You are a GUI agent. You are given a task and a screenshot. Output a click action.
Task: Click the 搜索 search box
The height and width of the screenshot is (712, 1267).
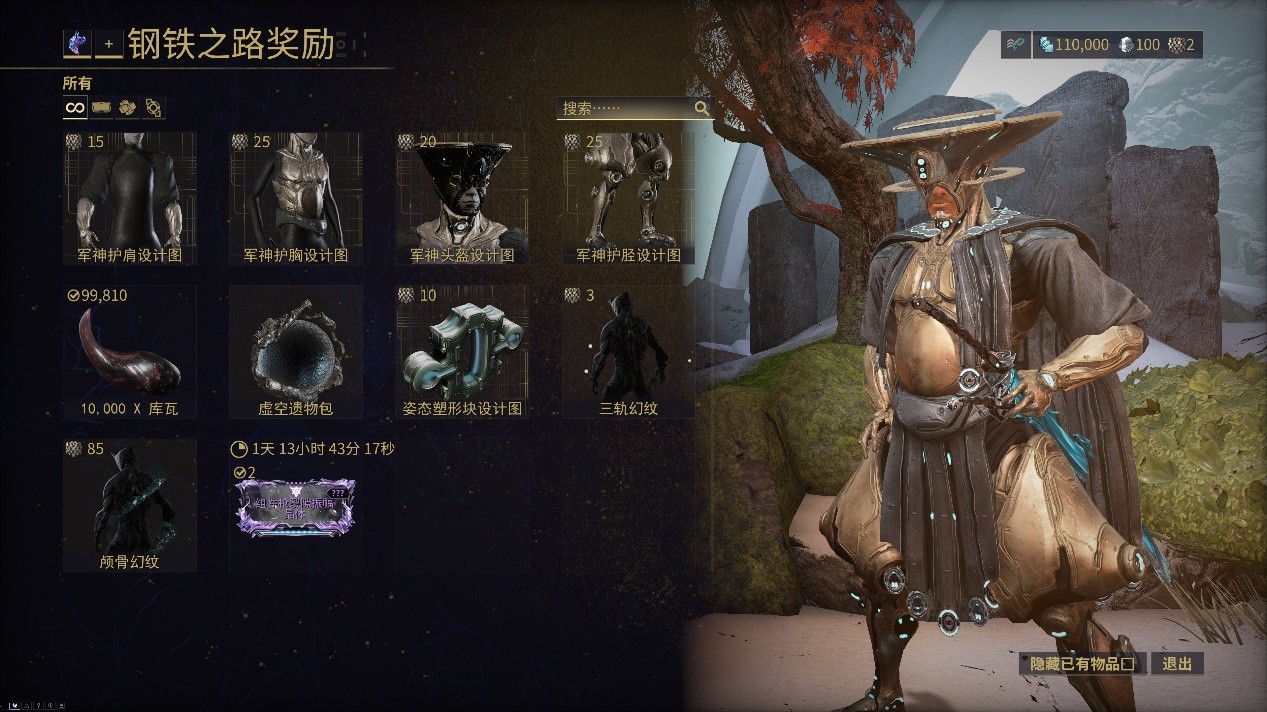[625, 108]
